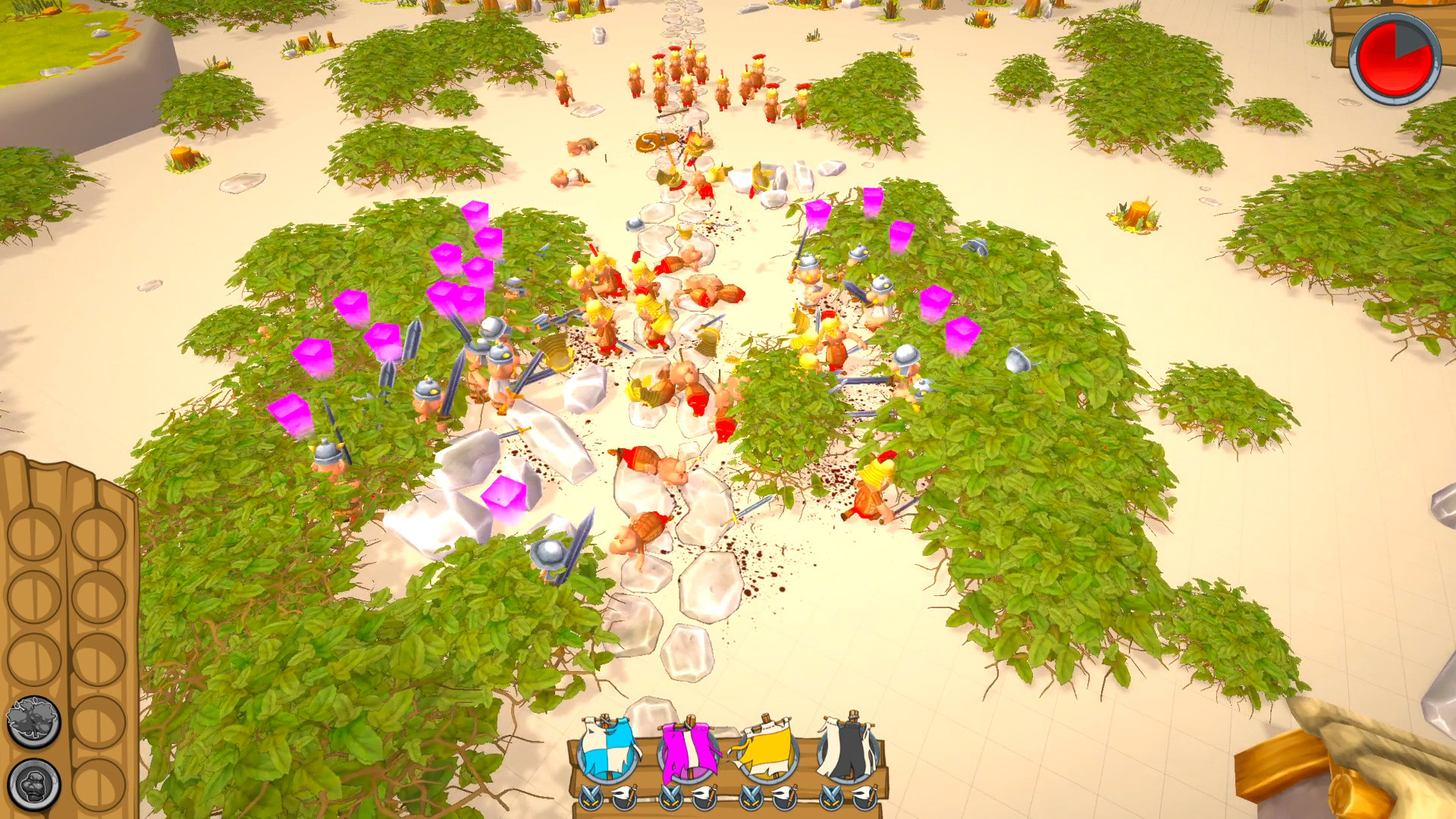Choose the black tunic banner card
1456x819 pixels.
(846, 751)
